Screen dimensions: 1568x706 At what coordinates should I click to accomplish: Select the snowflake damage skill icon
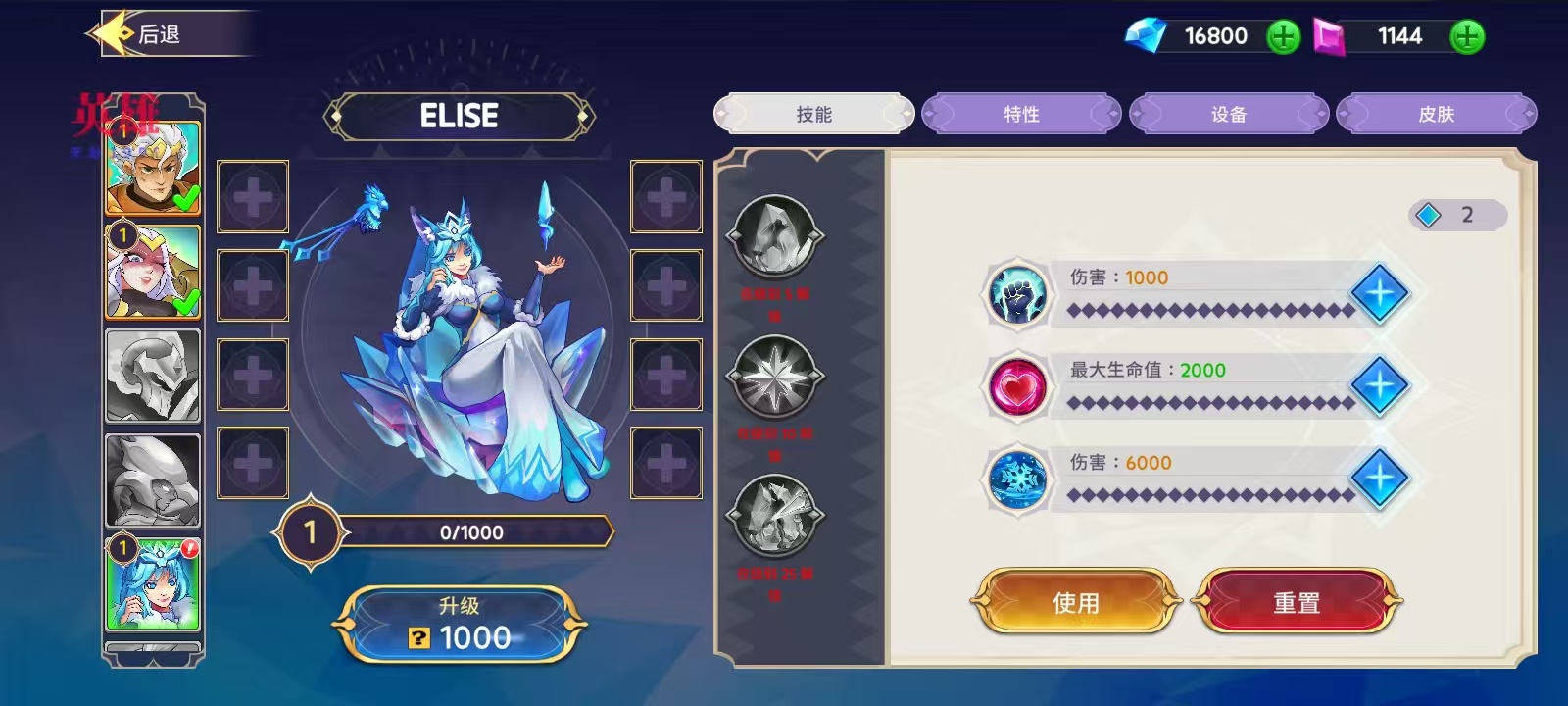[1016, 479]
